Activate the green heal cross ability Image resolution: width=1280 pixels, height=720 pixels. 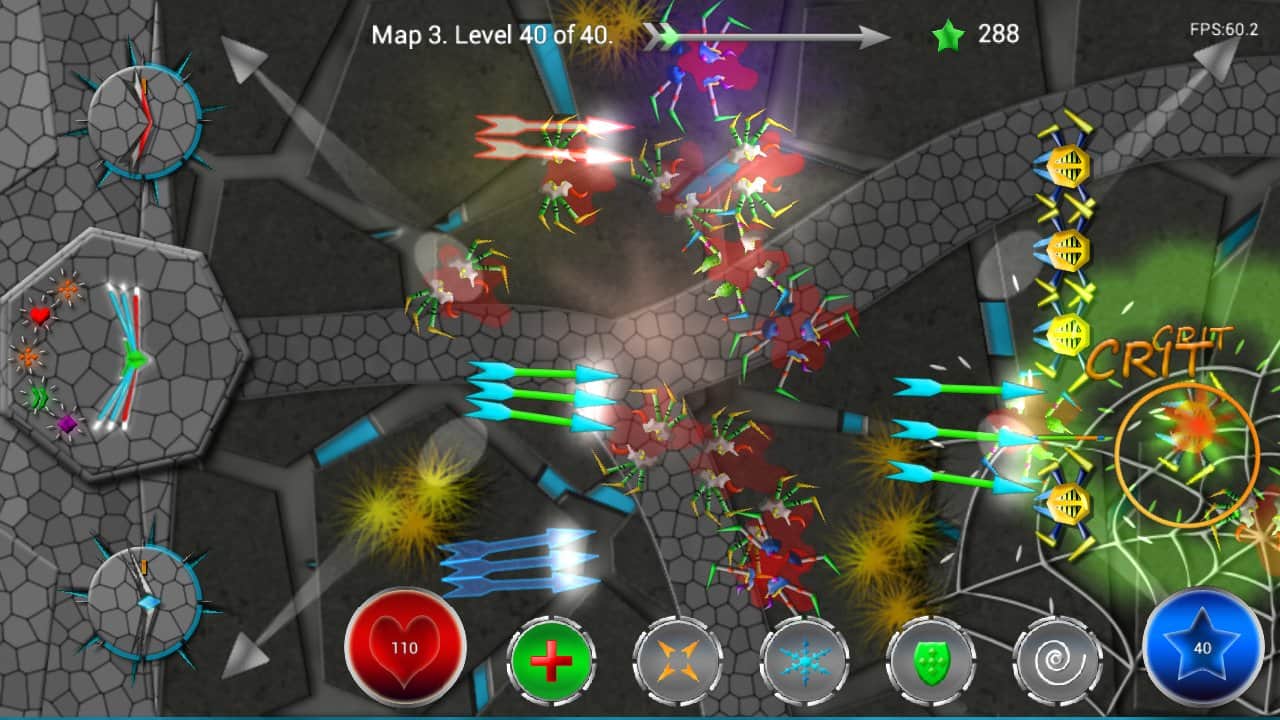click(551, 662)
